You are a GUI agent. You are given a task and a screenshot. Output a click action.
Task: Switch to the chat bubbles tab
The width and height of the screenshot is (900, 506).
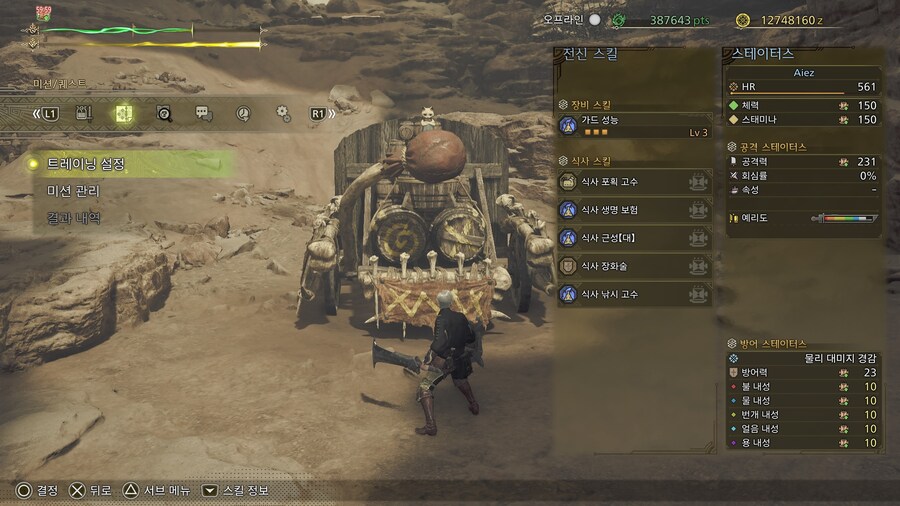click(203, 113)
